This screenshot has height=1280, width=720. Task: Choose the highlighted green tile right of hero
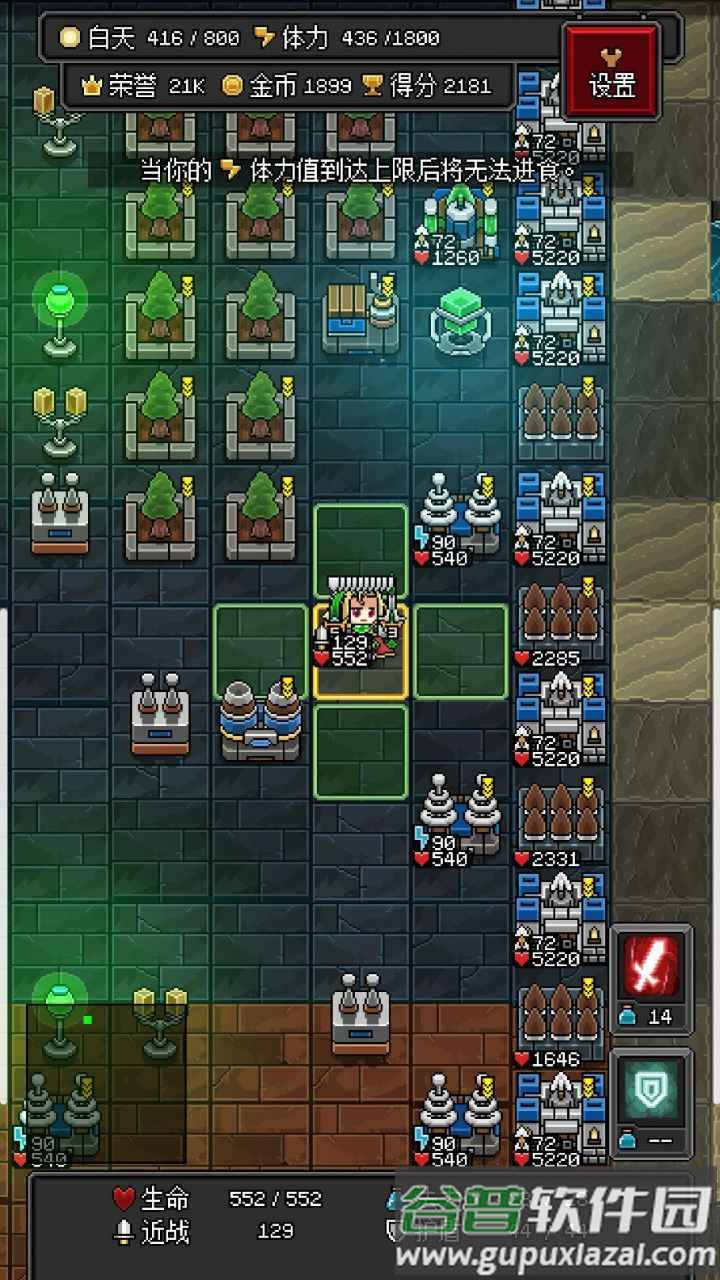click(x=461, y=651)
